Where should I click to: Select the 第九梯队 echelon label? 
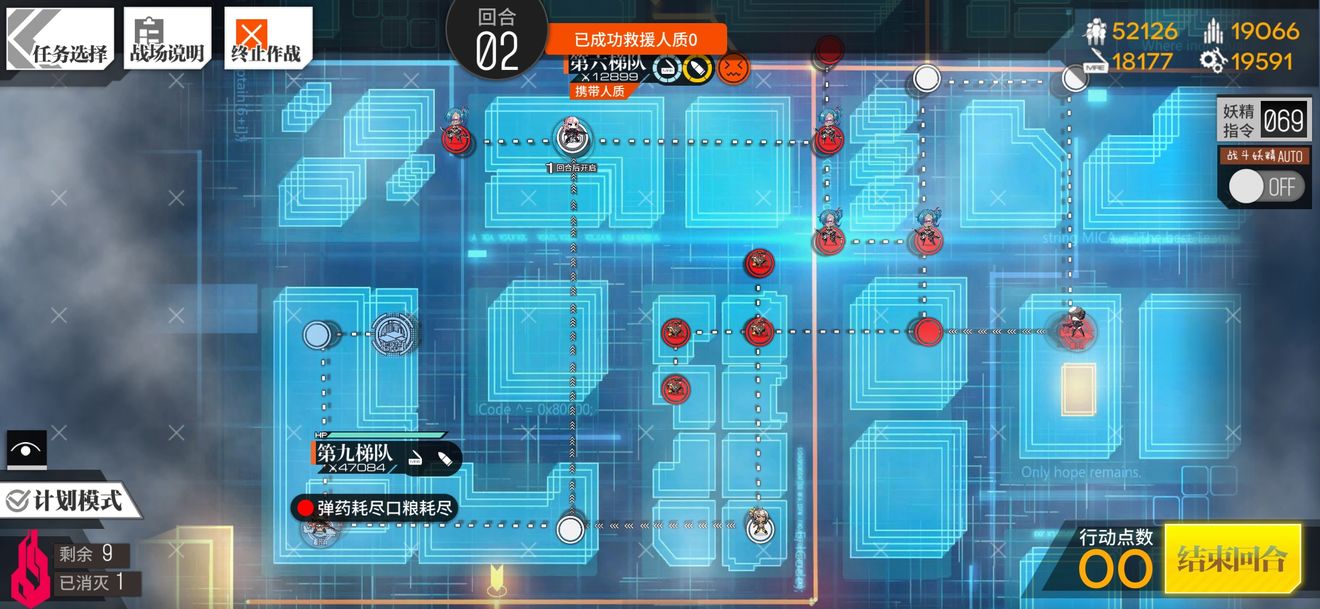point(356,457)
